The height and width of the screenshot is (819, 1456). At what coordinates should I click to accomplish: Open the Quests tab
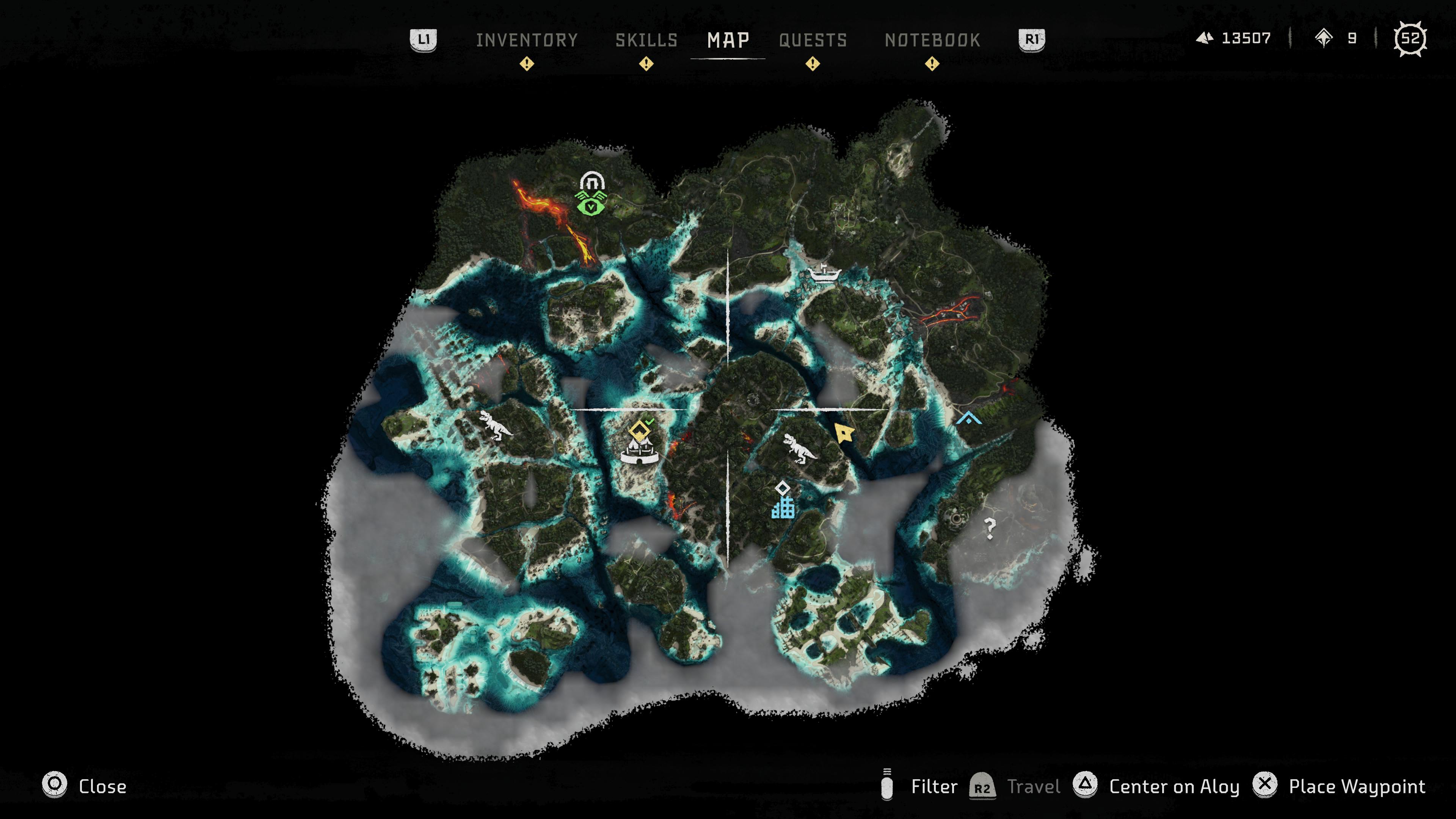(812, 40)
